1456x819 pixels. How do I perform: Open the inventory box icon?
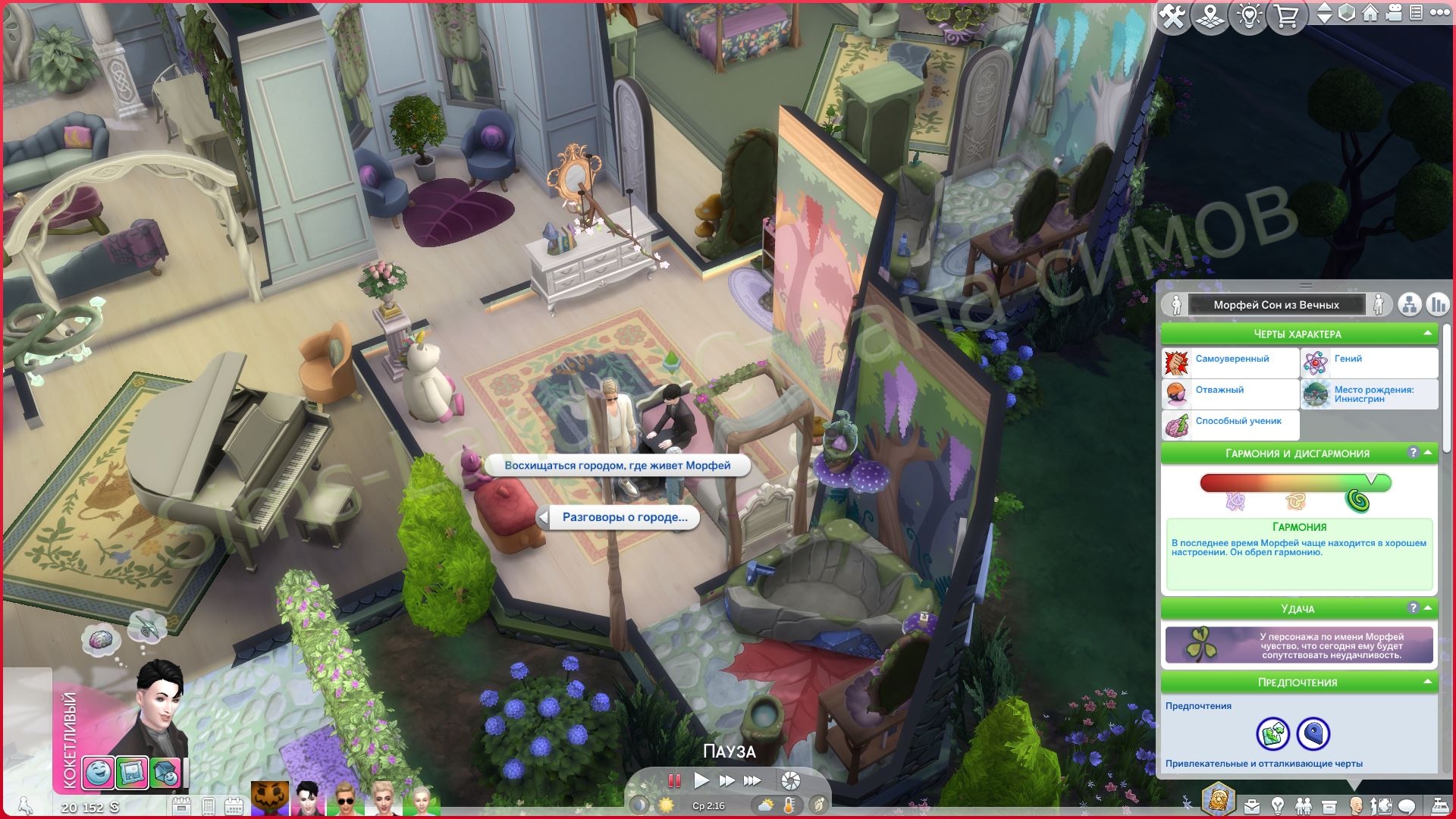tap(1329, 806)
